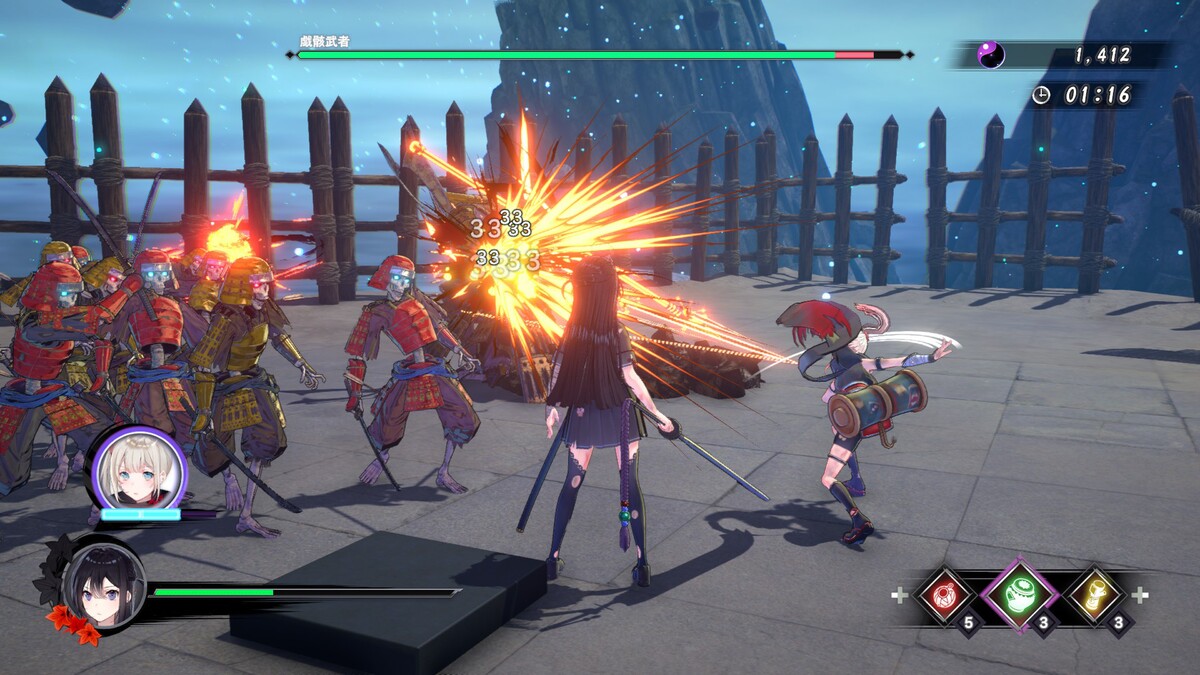This screenshot has width=1200, height=675.
Task: Click the purple yin-yang orb currency icon
Action: (990, 54)
